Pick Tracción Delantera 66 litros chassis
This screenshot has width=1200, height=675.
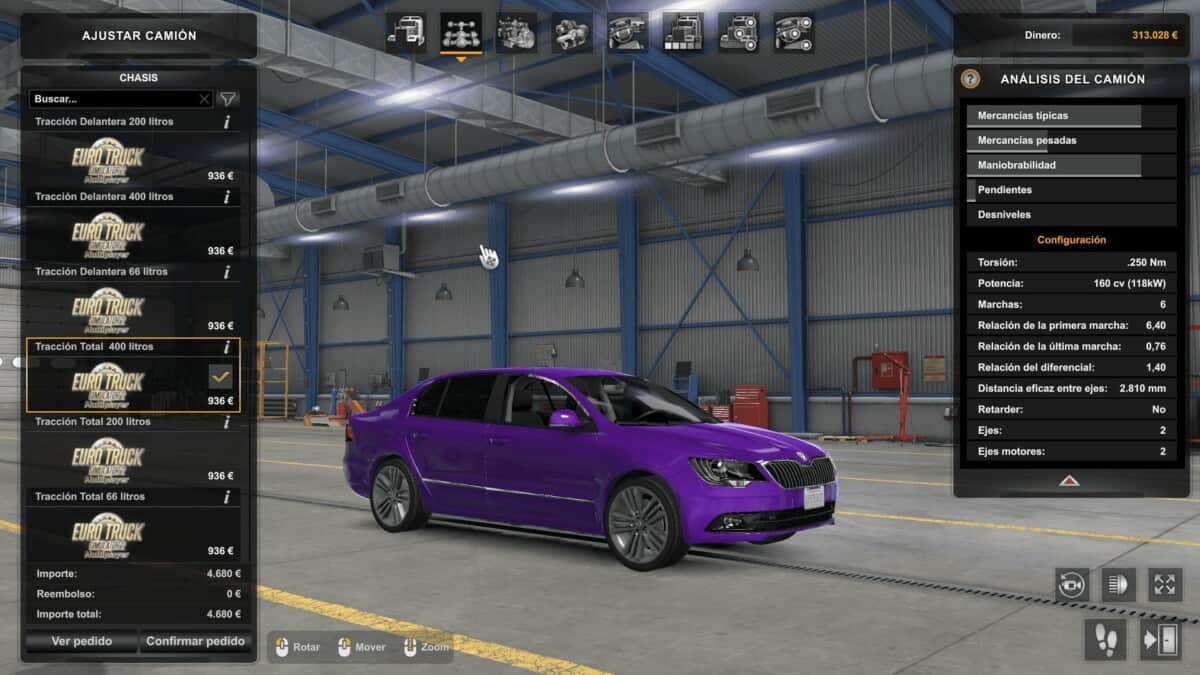click(132, 310)
